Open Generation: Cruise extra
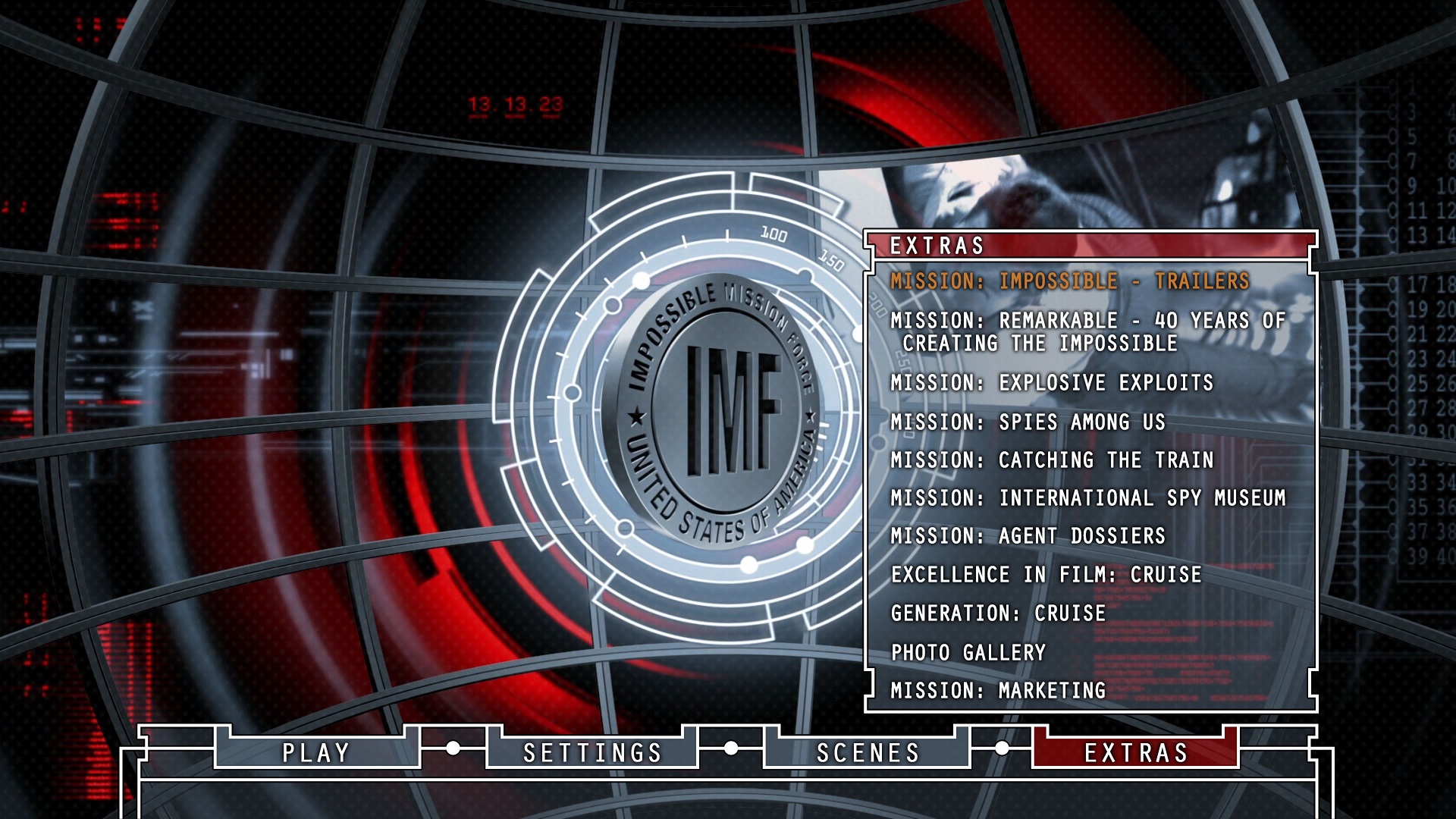Viewport: 1456px width, 819px height. (x=998, y=613)
